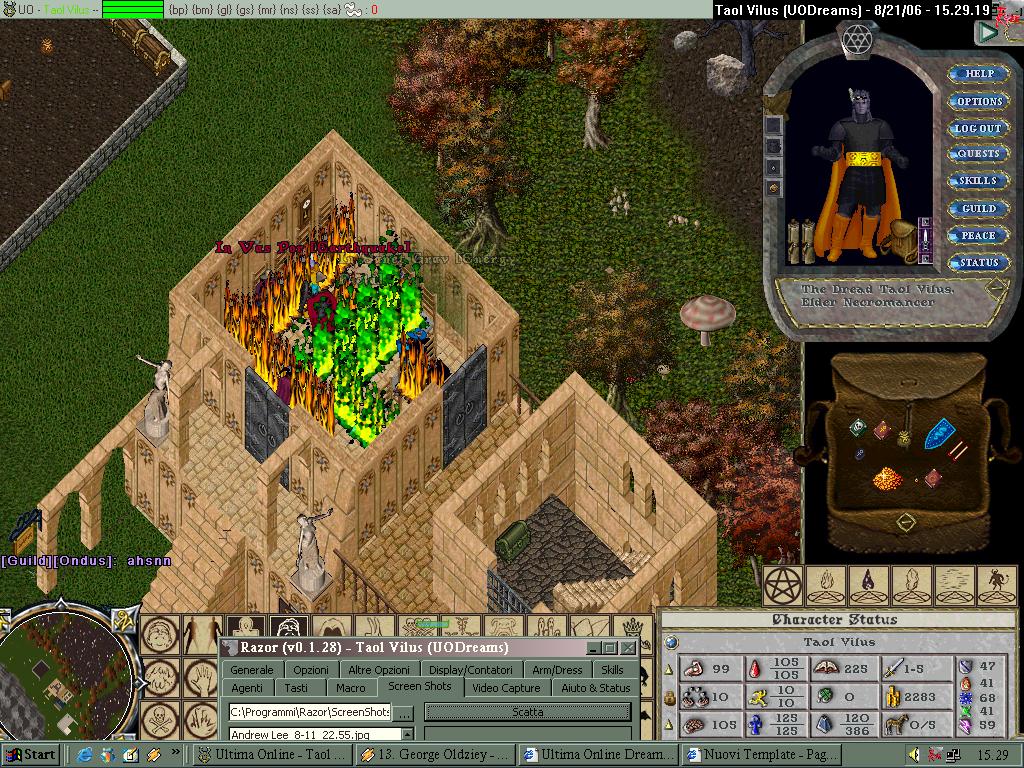The width and height of the screenshot is (1024, 768).
Task: Activate the pentagram spell icon
Action: [x=783, y=586]
